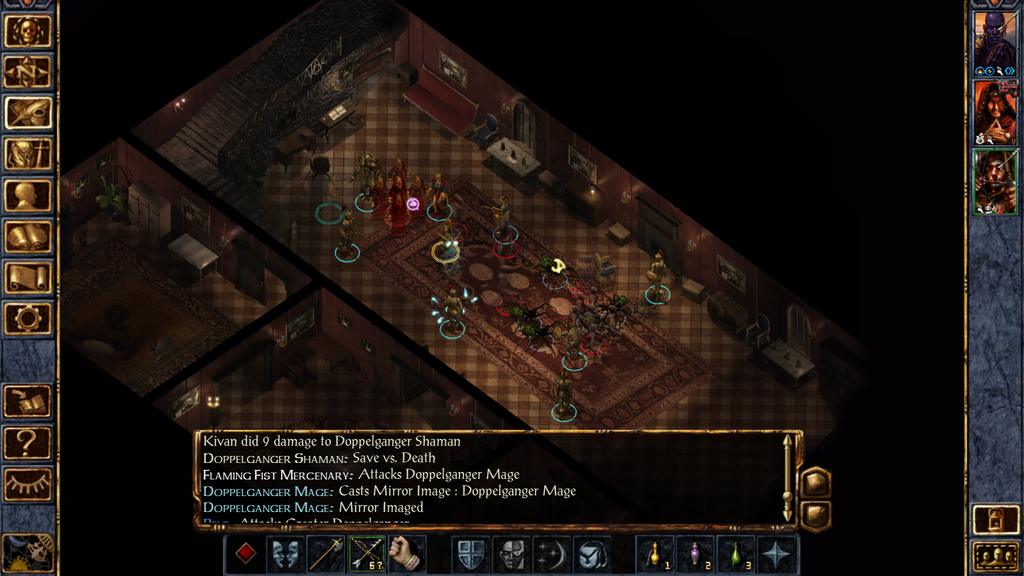Select the red-robed character portrait
Viewport: 1024px width, 576px height.
point(995,112)
